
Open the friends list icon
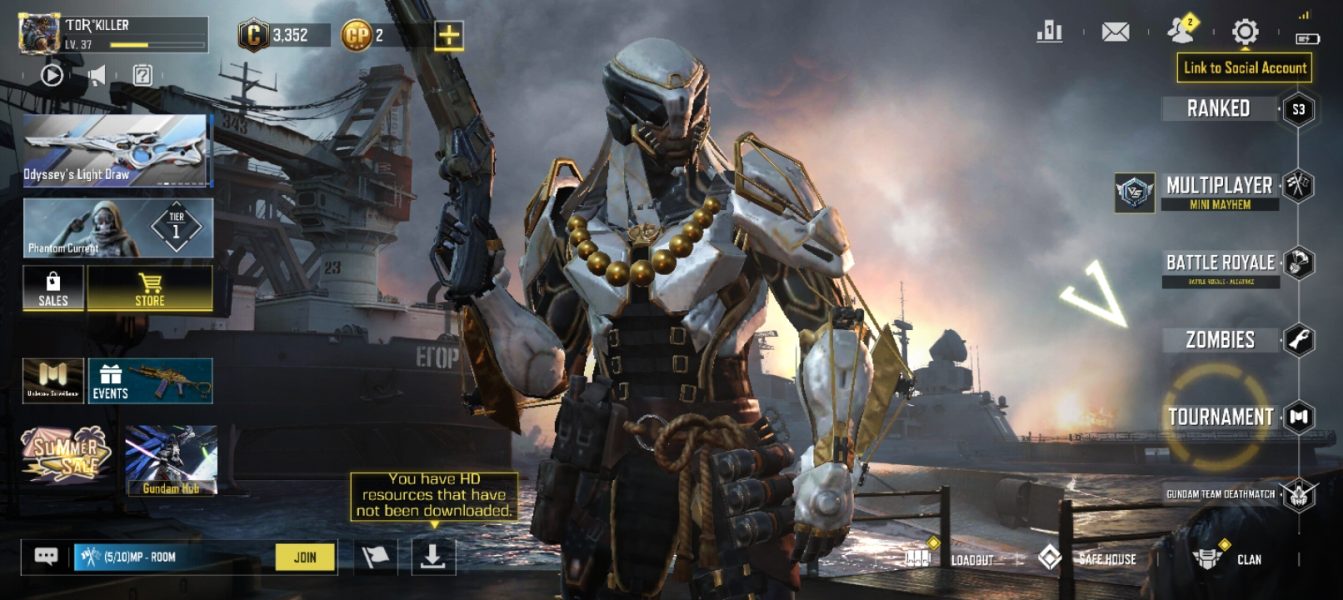coord(1181,32)
